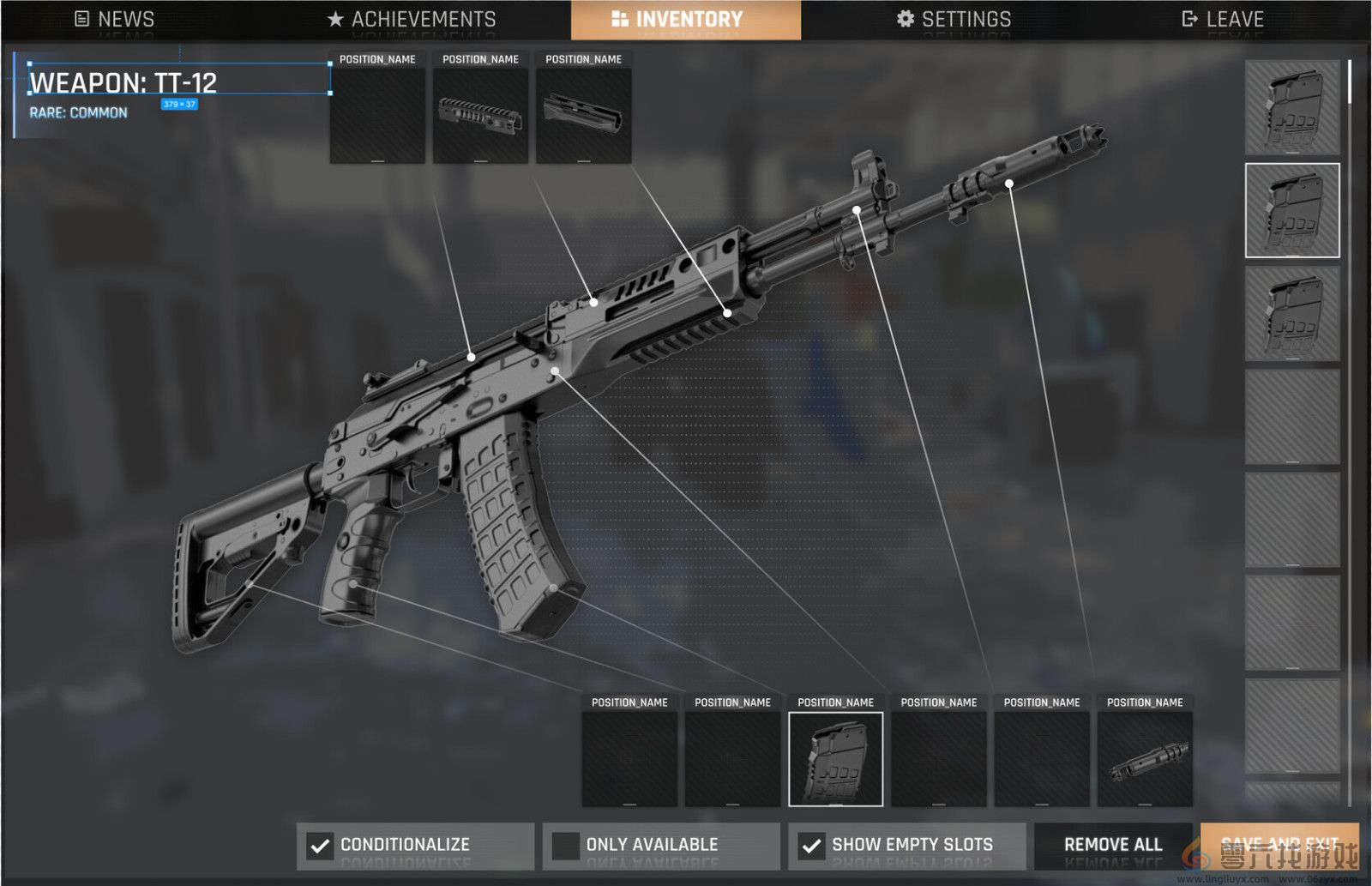Click the Remove All button

click(1113, 845)
